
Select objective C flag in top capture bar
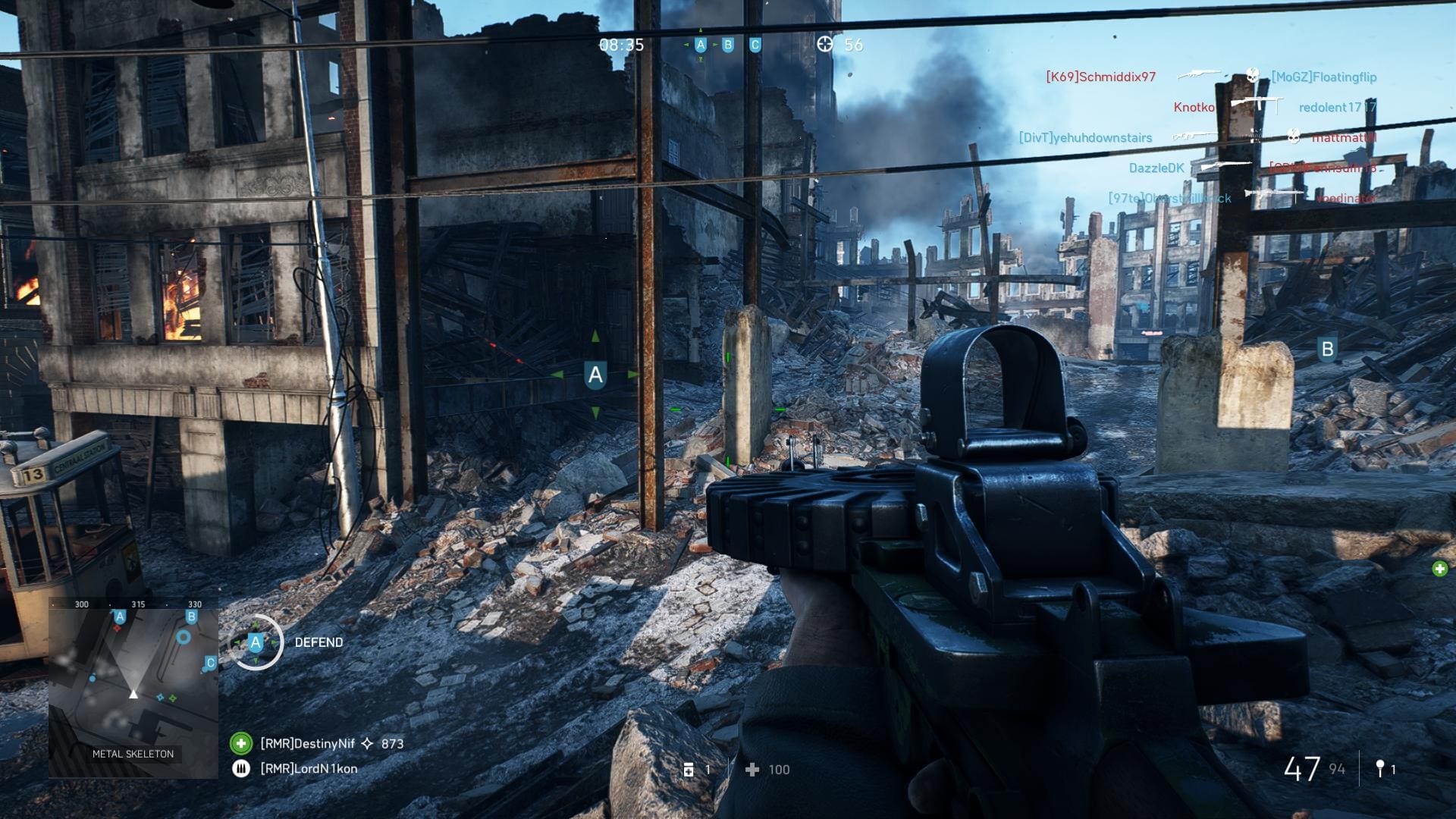[x=755, y=45]
